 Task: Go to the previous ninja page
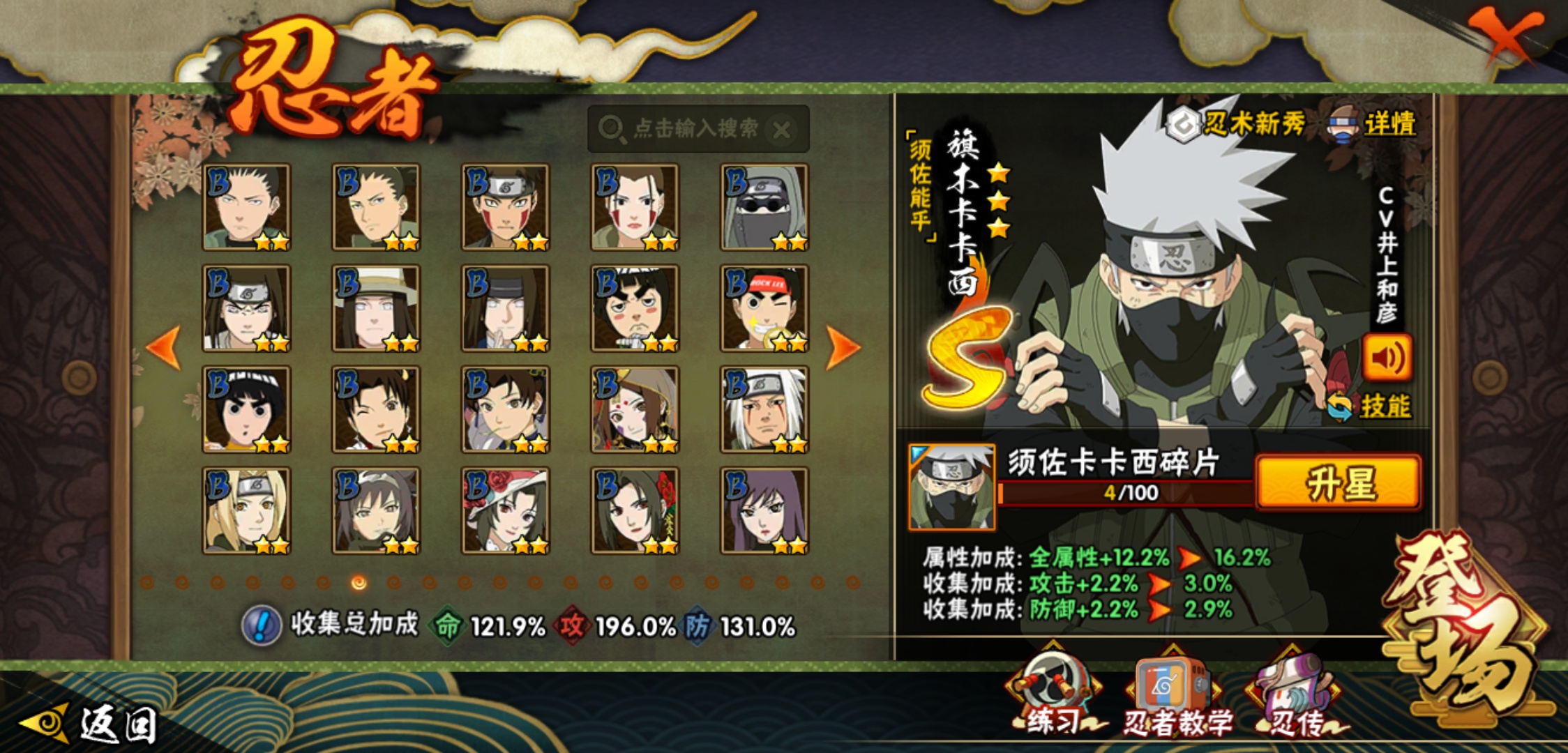click(164, 347)
